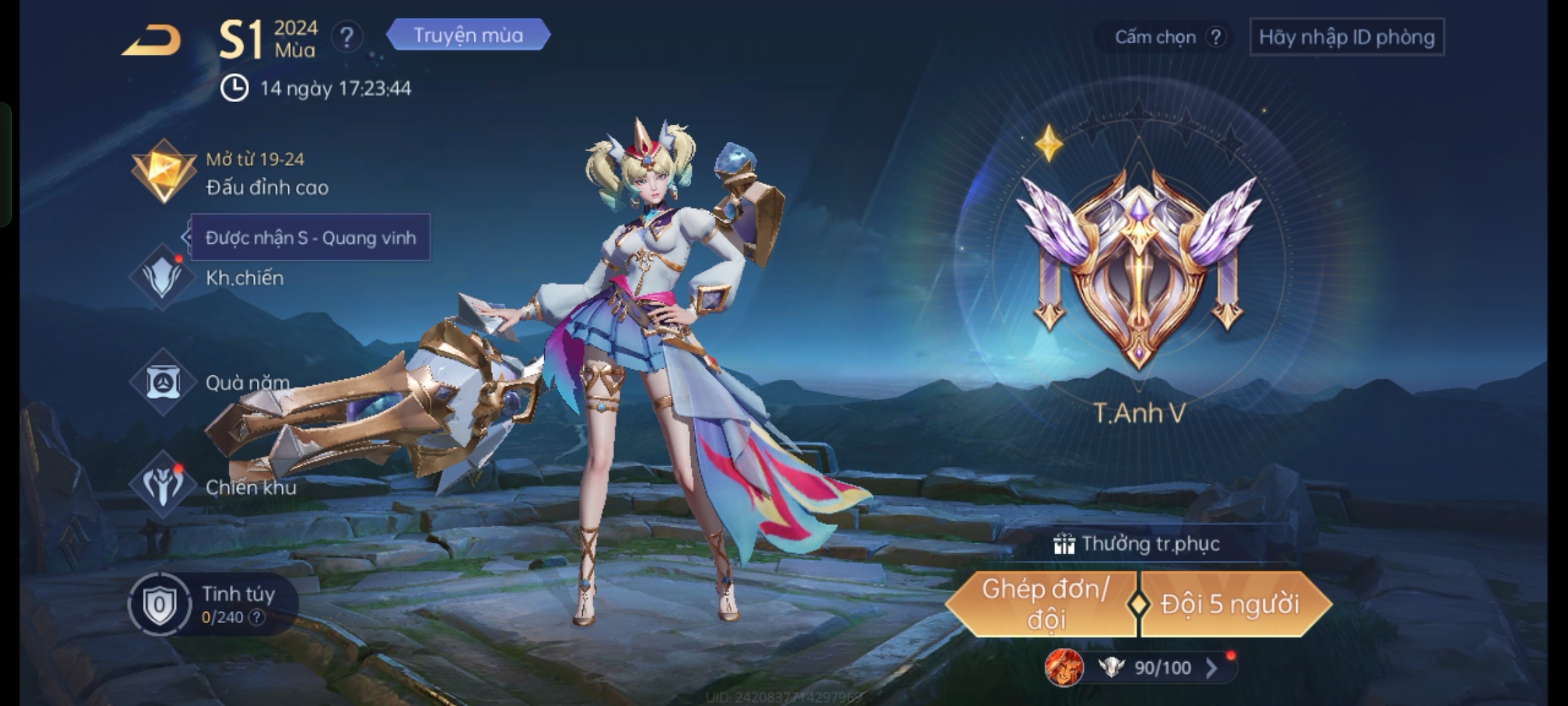This screenshot has width=1568, height=706.
Task: Open the Đấu đỉnh cao mode
Action: coord(267,188)
